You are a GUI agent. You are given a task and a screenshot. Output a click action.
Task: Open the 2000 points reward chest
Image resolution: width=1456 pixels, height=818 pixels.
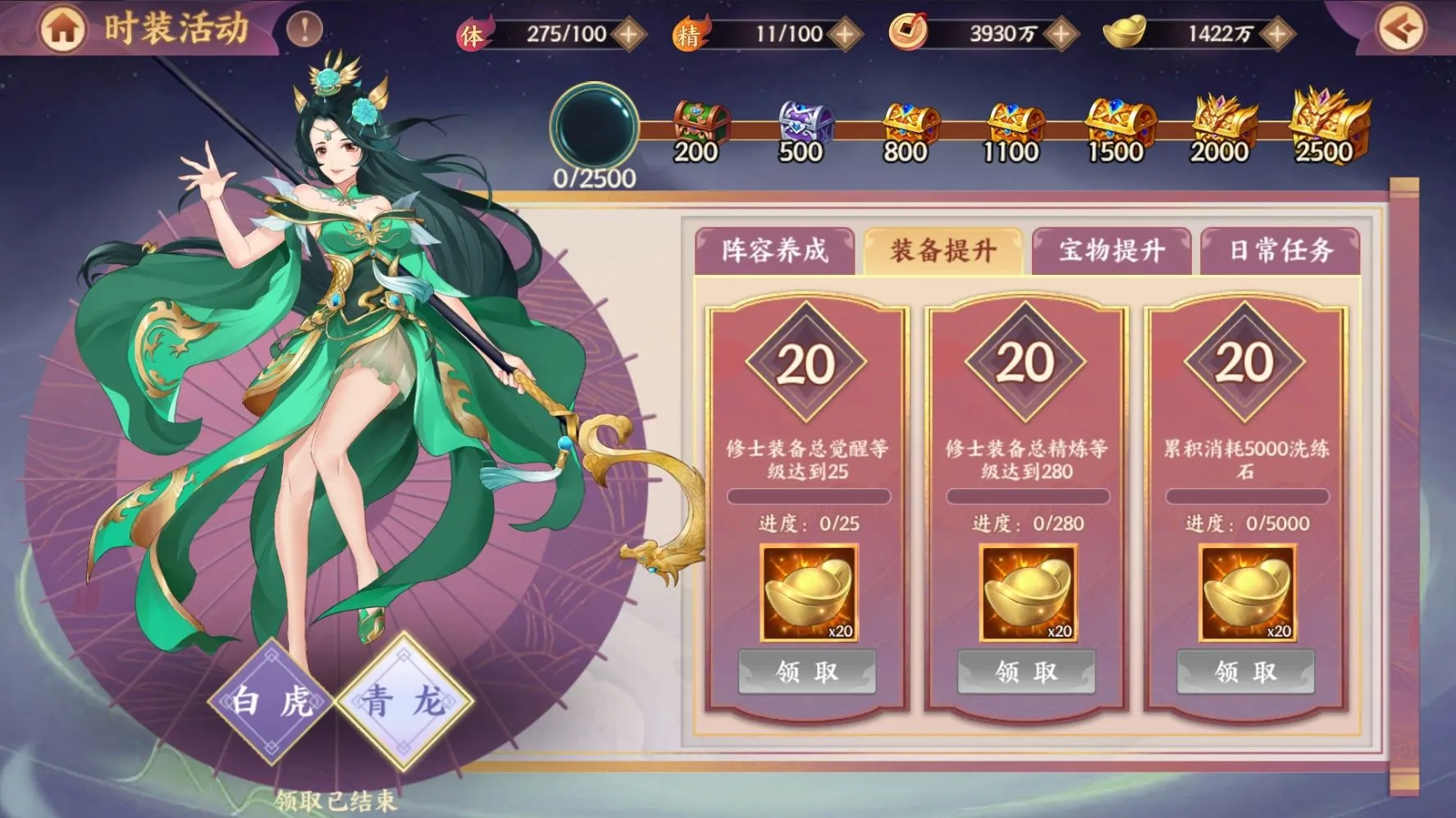(x=1222, y=123)
